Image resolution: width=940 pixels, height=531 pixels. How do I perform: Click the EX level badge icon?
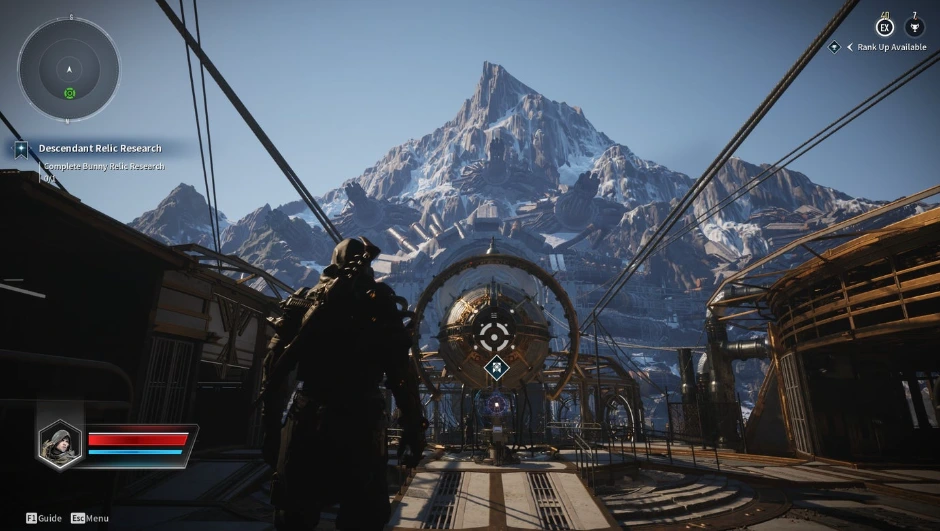point(884,28)
